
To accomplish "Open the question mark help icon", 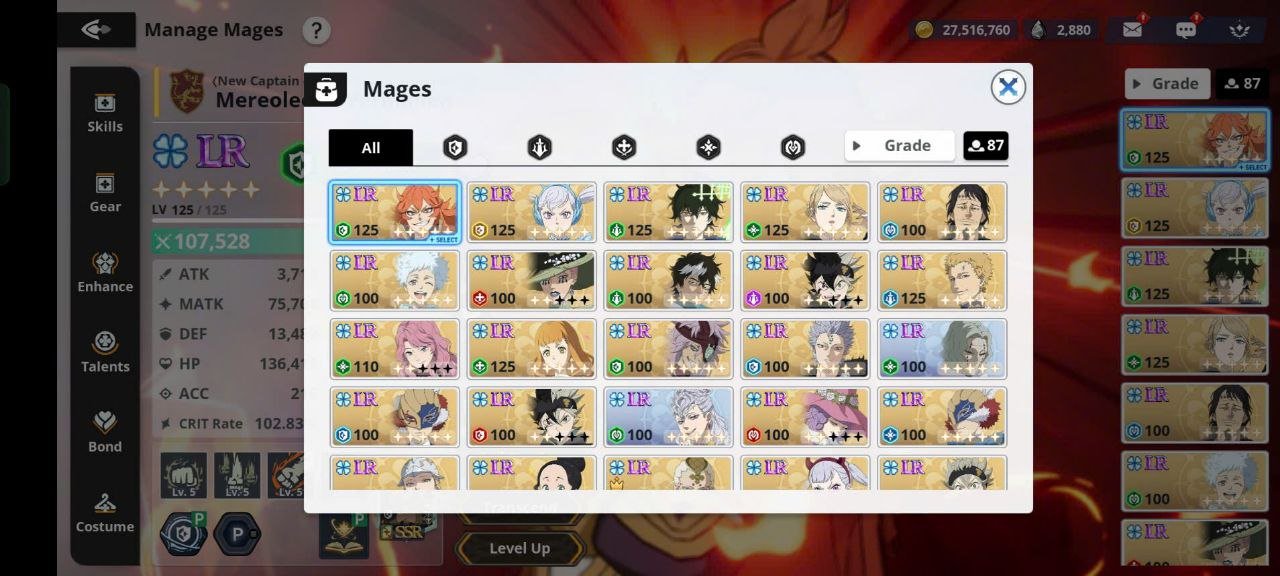I will (316, 30).
